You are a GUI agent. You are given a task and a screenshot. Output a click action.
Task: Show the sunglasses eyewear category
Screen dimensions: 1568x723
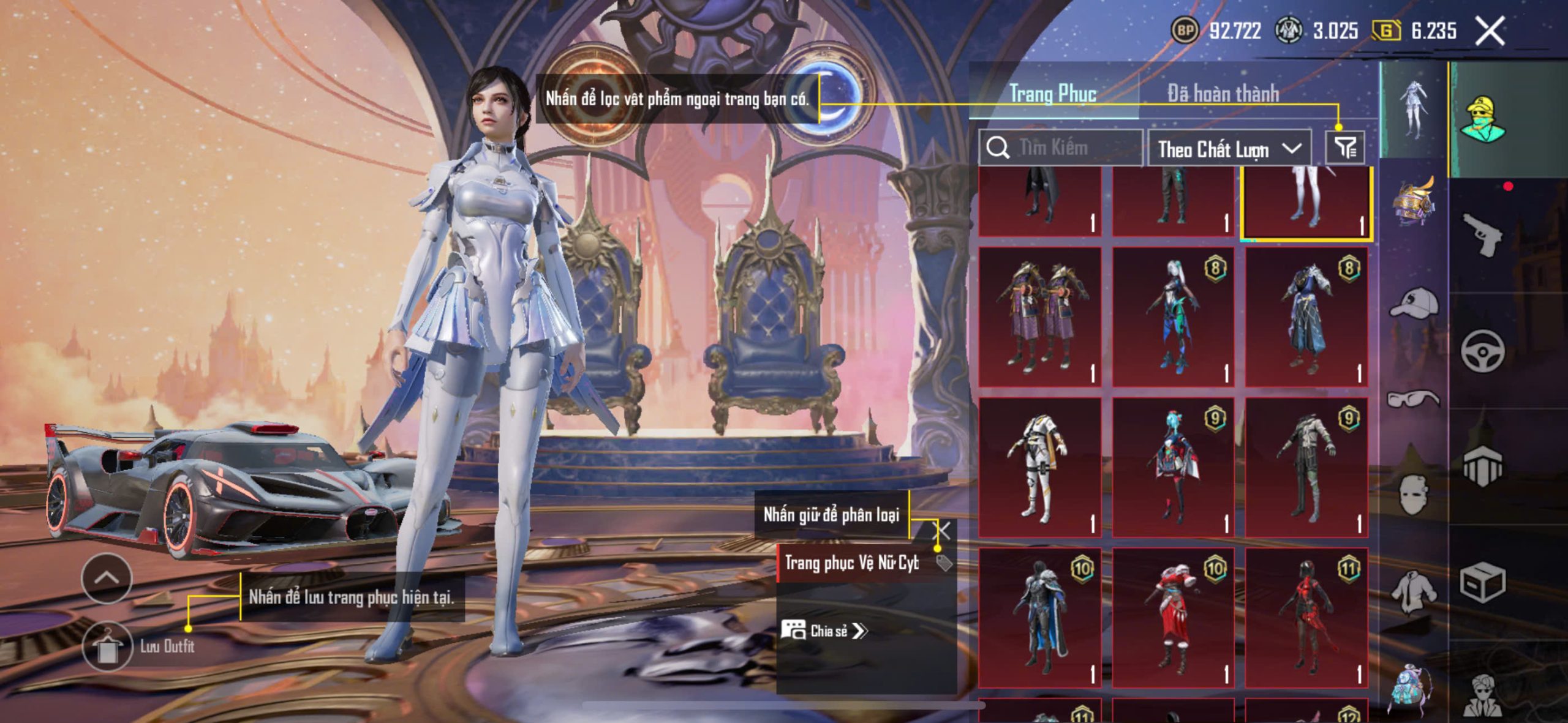[1414, 399]
